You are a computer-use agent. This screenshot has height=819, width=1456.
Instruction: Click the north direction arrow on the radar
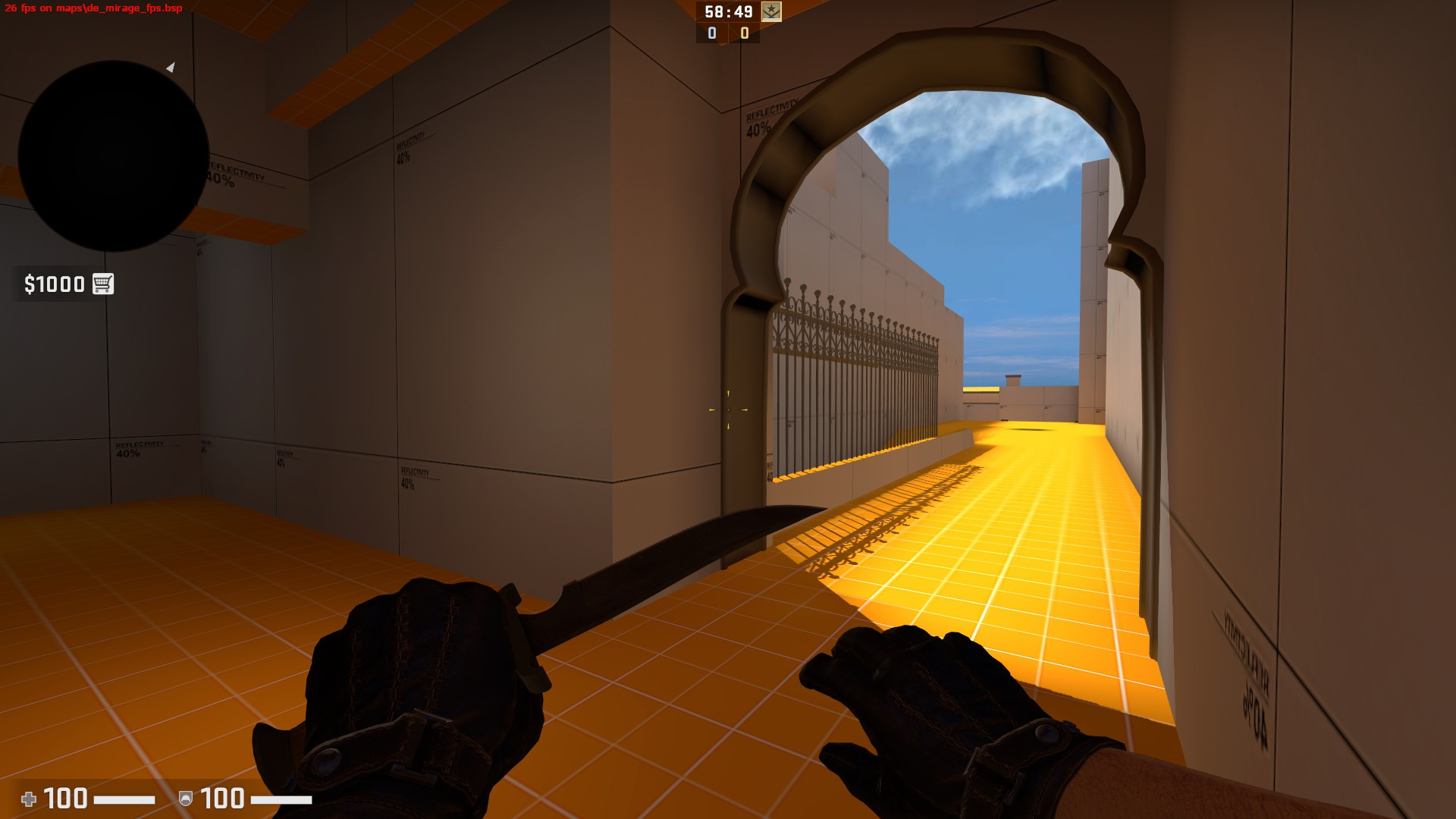tap(171, 67)
